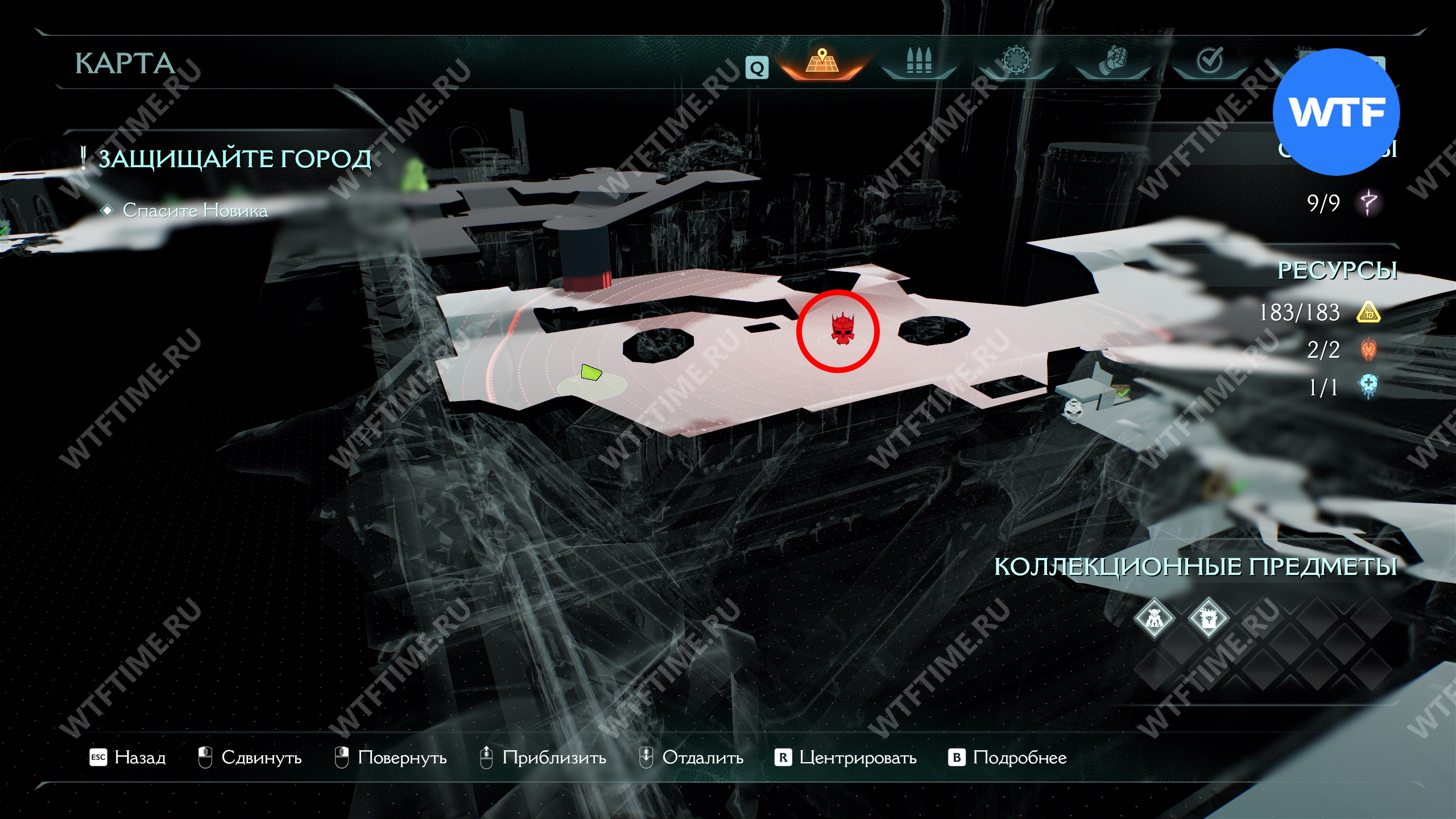
Task: Open the spiked gear tab
Action: point(1016,61)
